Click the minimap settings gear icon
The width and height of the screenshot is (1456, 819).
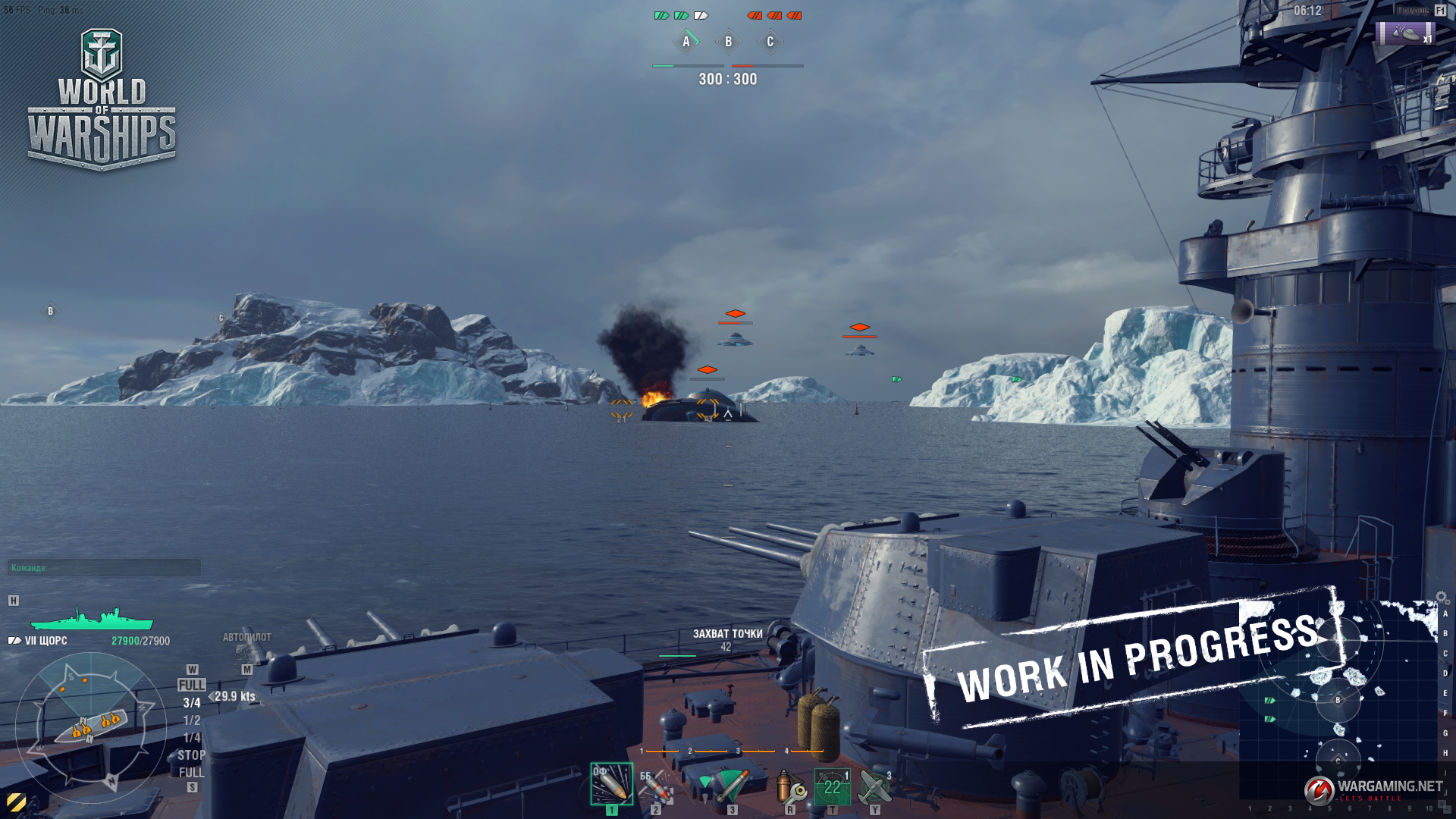[1442, 598]
